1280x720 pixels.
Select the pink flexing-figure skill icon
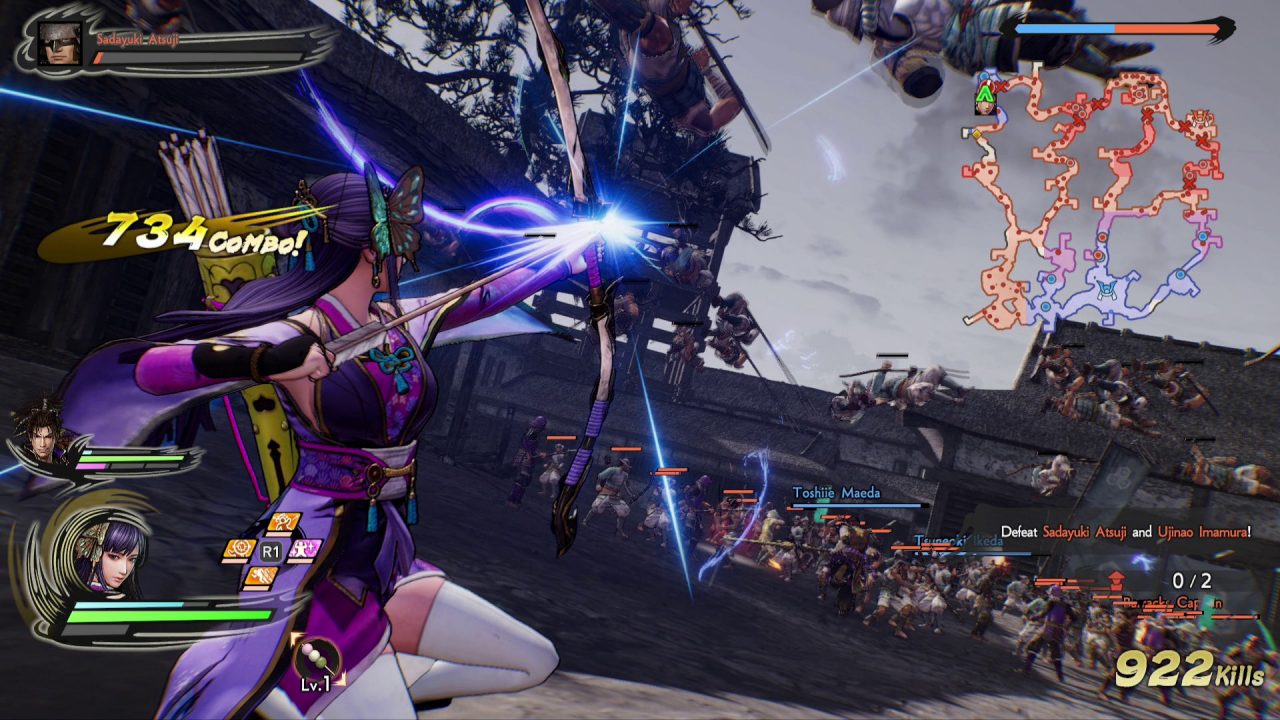click(304, 549)
